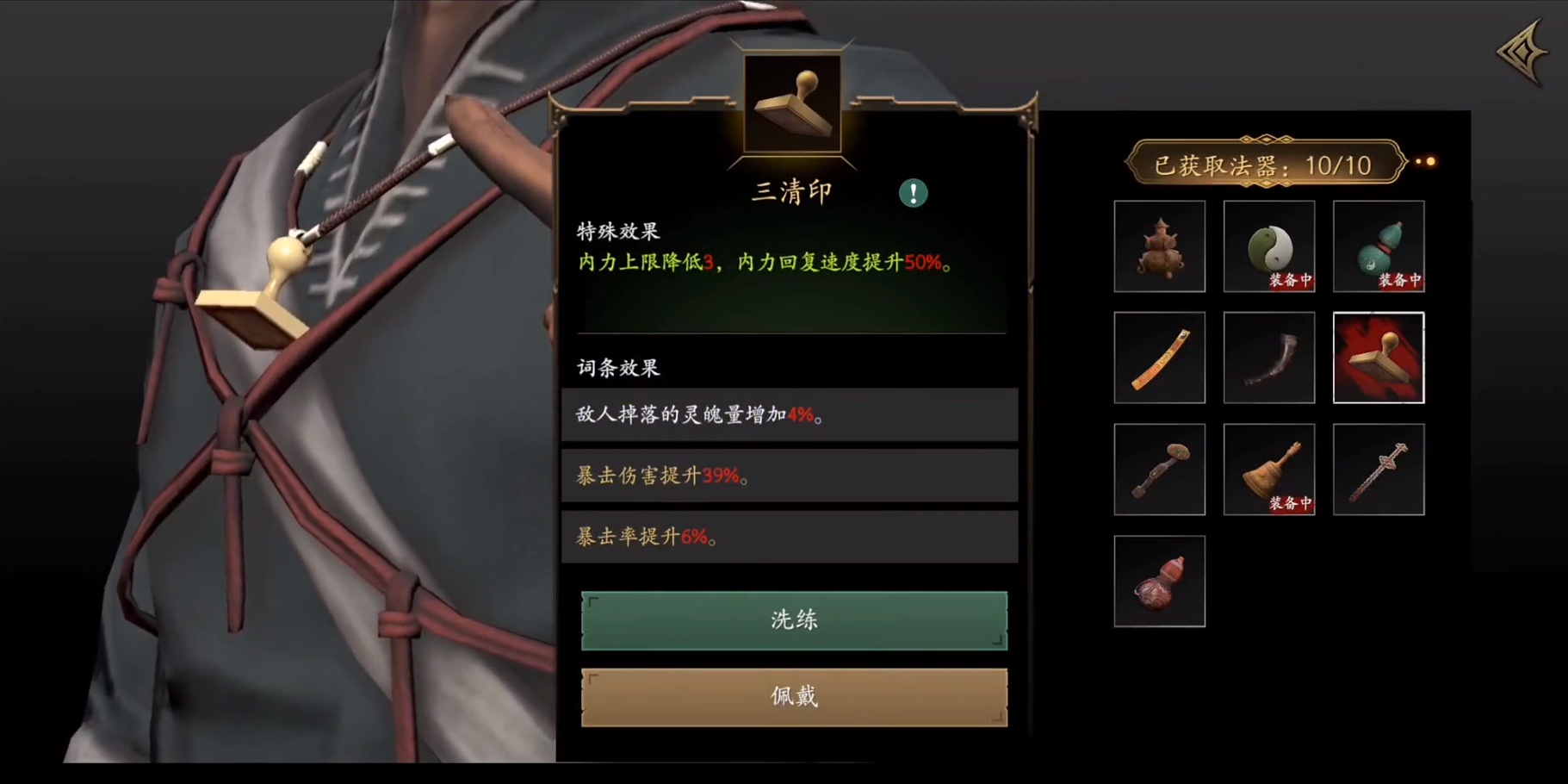Switch to the first artifact page dot
Image resolution: width=1568 pixels, height=784 pixels.
[1418, 161]
